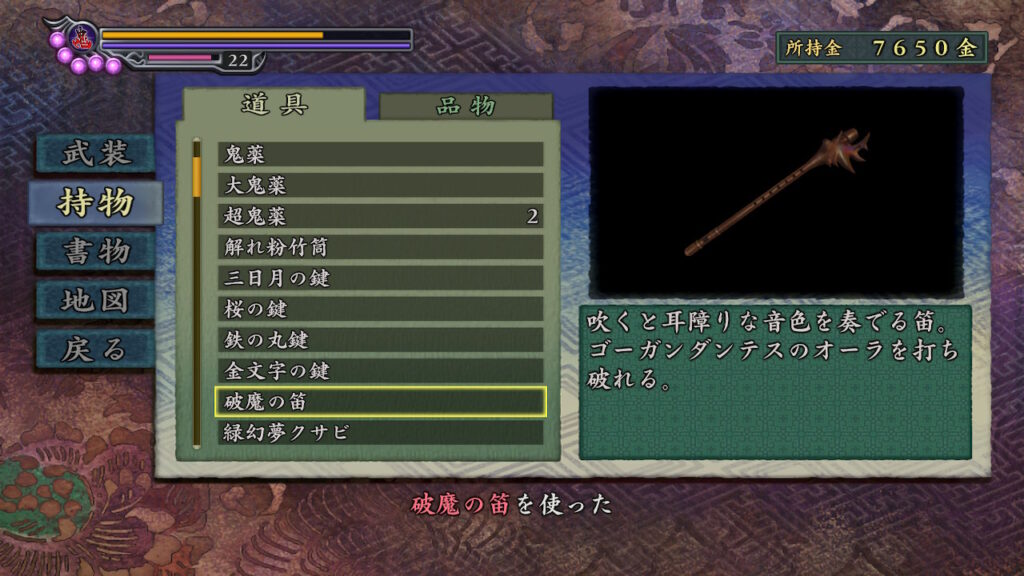Pick the 解れ粉竹筒 item
The width and height of the screenshot is (1024, 576).
(380, 247)
